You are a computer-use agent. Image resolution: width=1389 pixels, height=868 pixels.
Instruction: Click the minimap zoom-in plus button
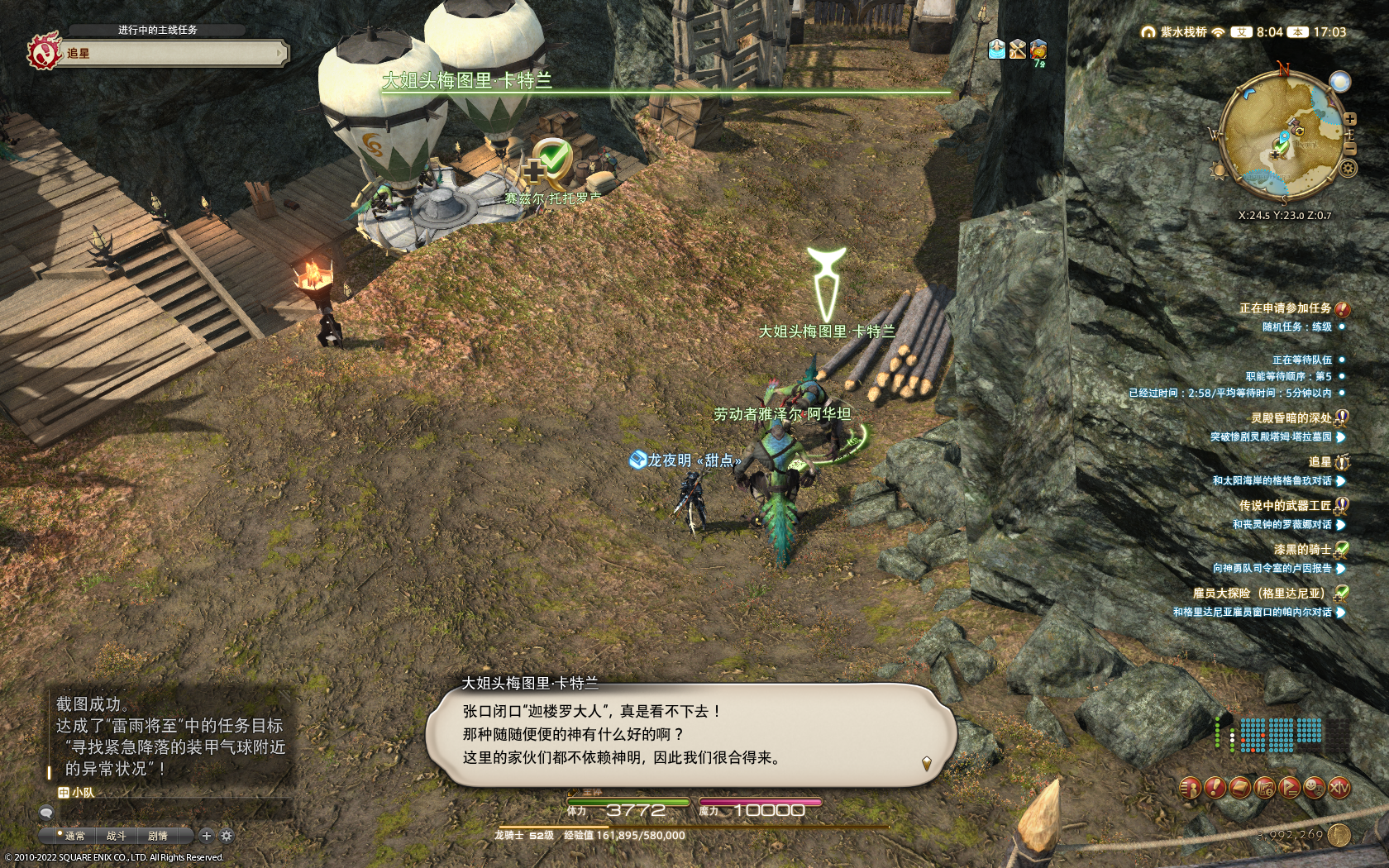1349,120
